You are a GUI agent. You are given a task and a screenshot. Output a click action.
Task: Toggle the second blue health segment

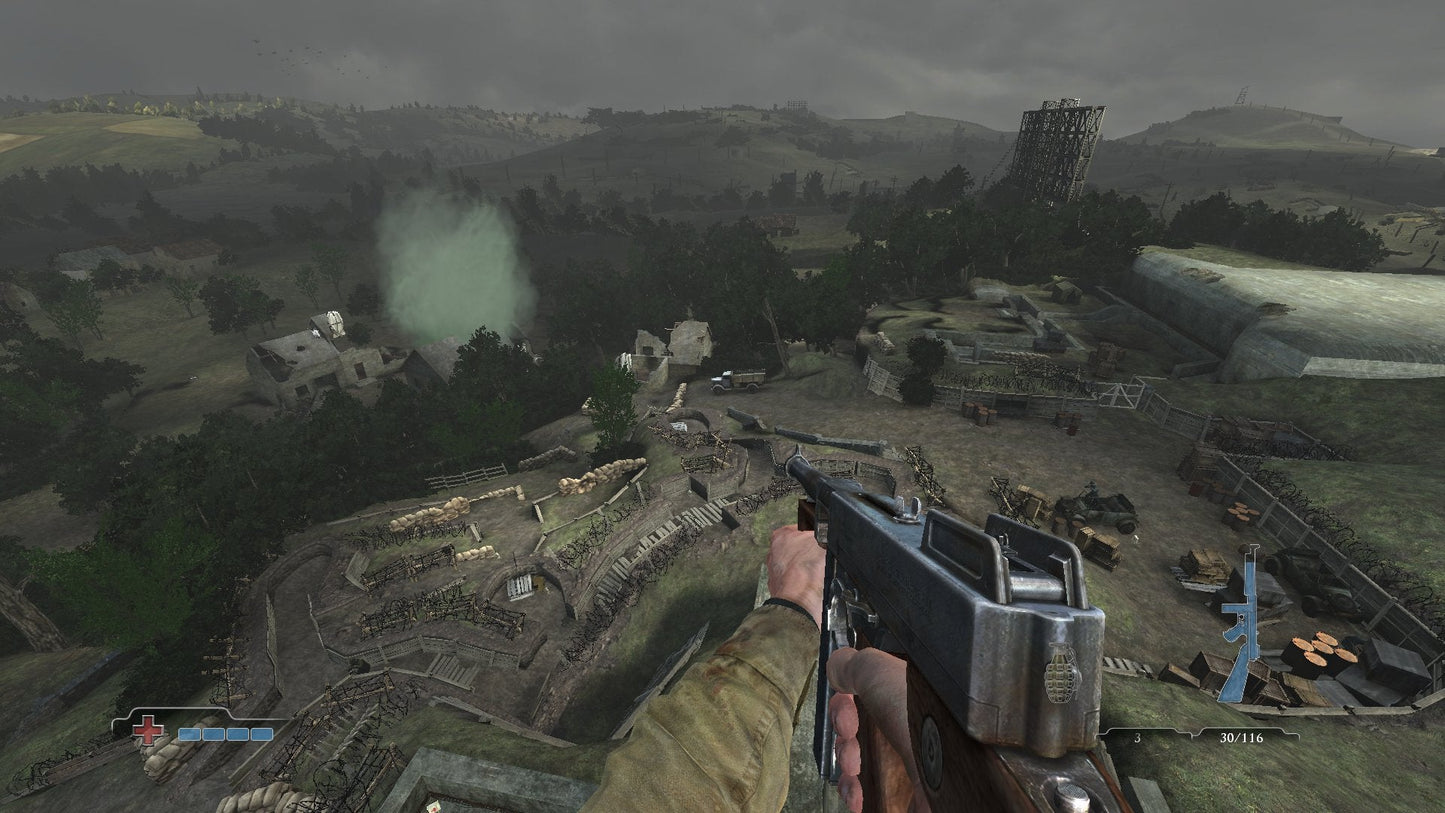(x=213, y=733)
